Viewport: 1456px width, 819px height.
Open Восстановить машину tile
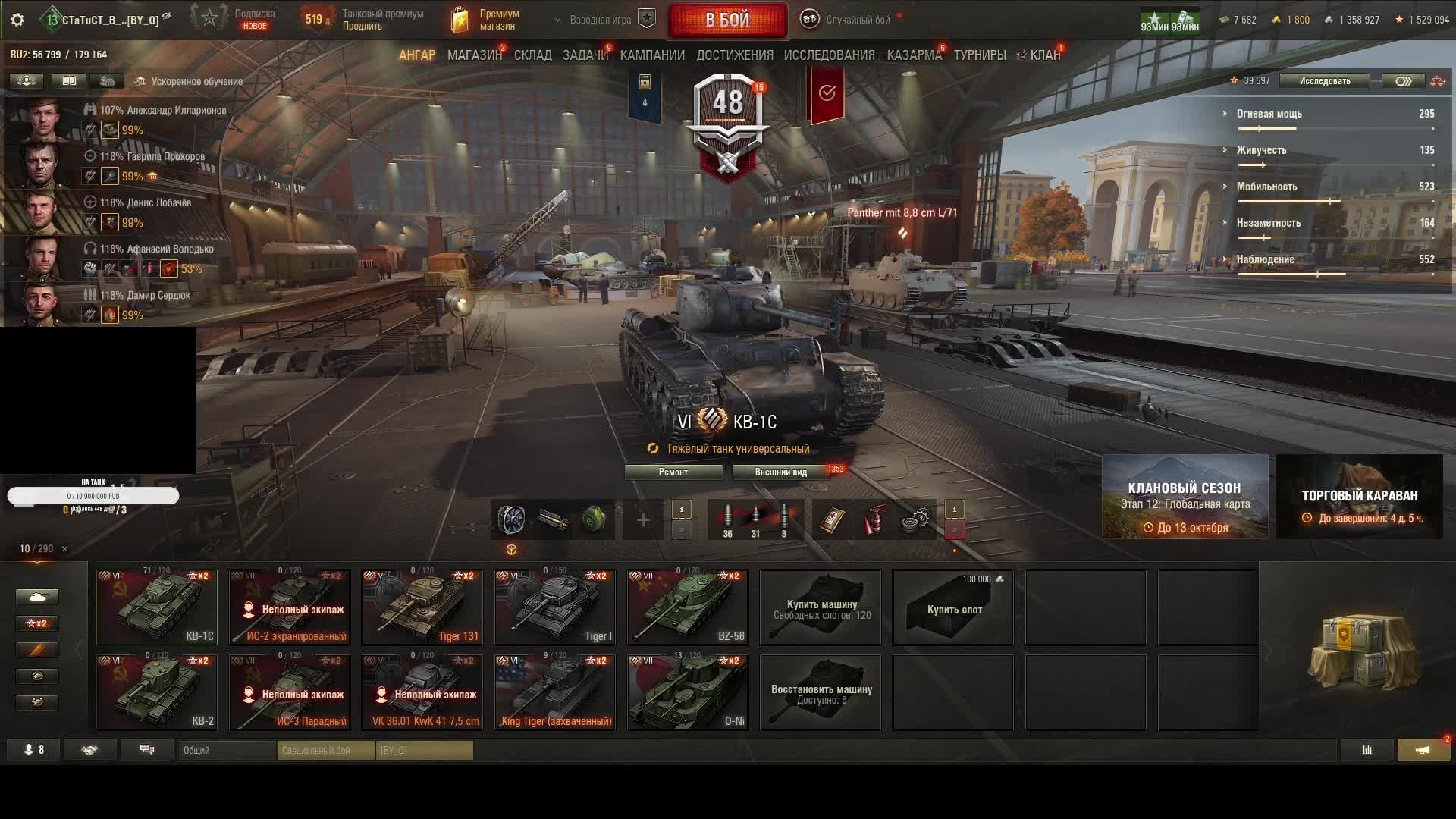click(x=821, y=693)
